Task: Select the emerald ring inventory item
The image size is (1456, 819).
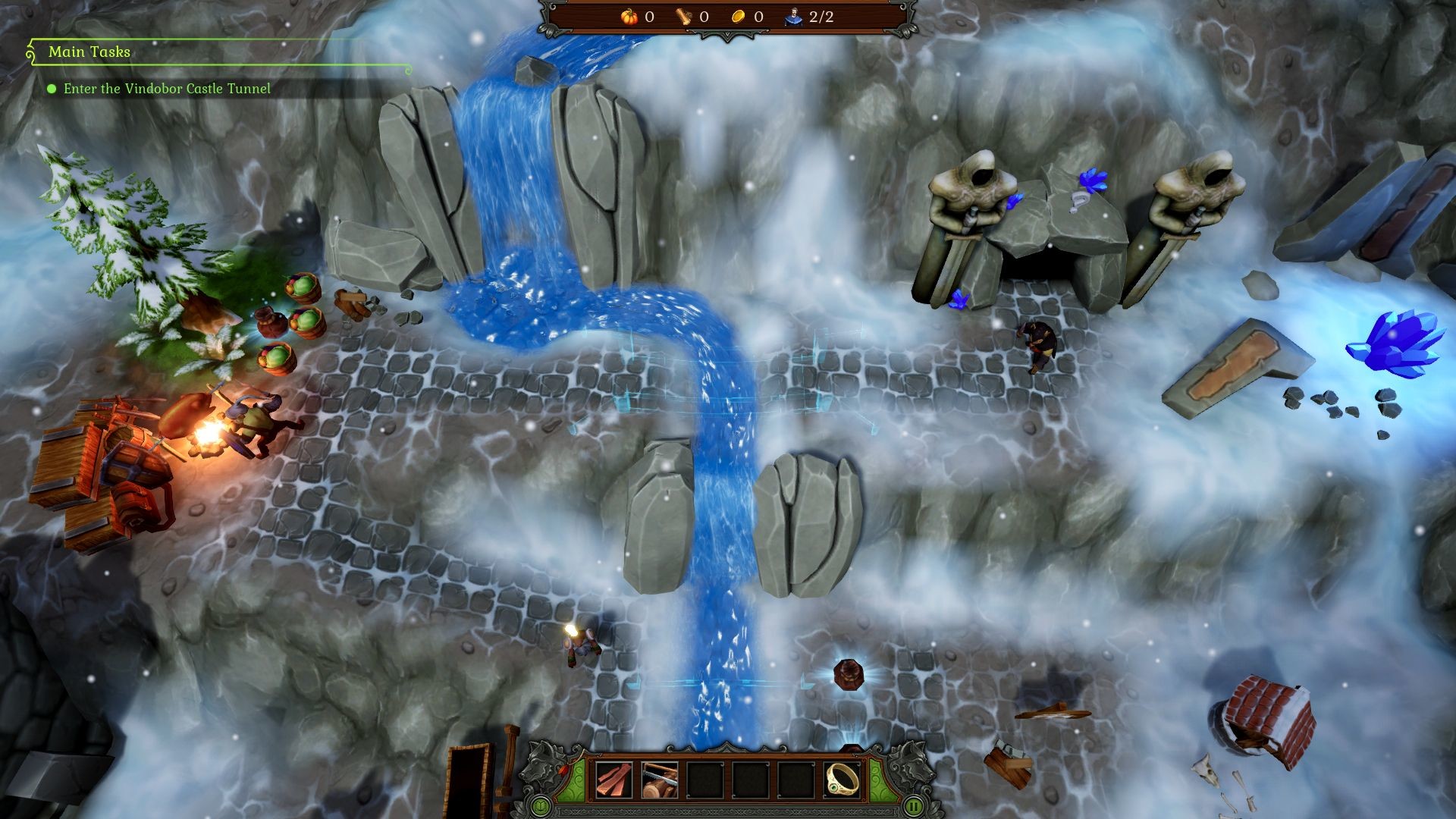Action: click(842, 779)
